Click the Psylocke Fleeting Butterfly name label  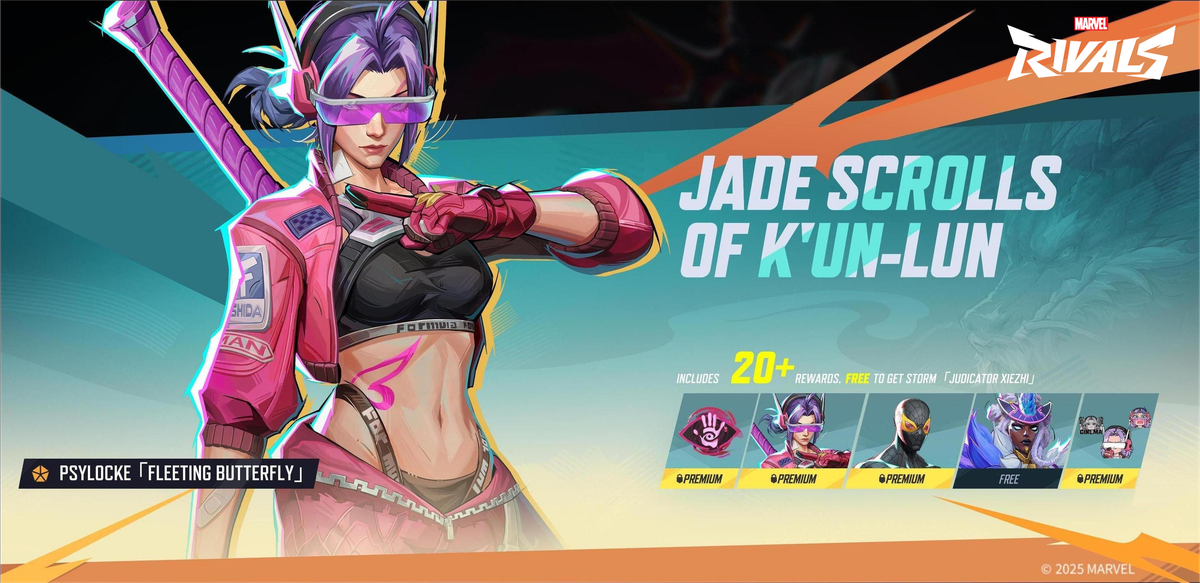pyautogui.click(x=168, y=473)
